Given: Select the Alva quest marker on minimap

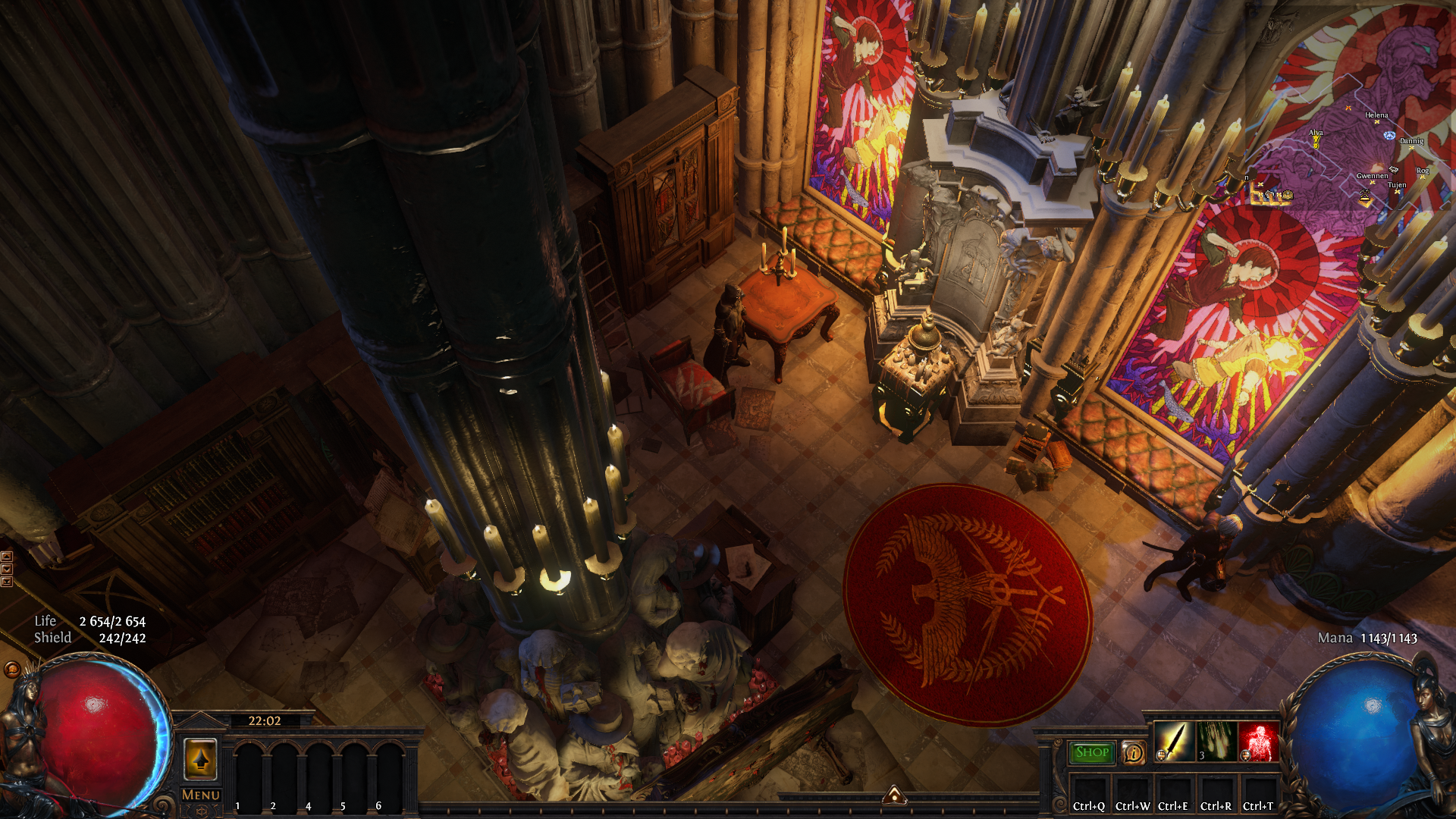Looking at the screenshot, I should pyautogui.click(x=1316, y=141).
